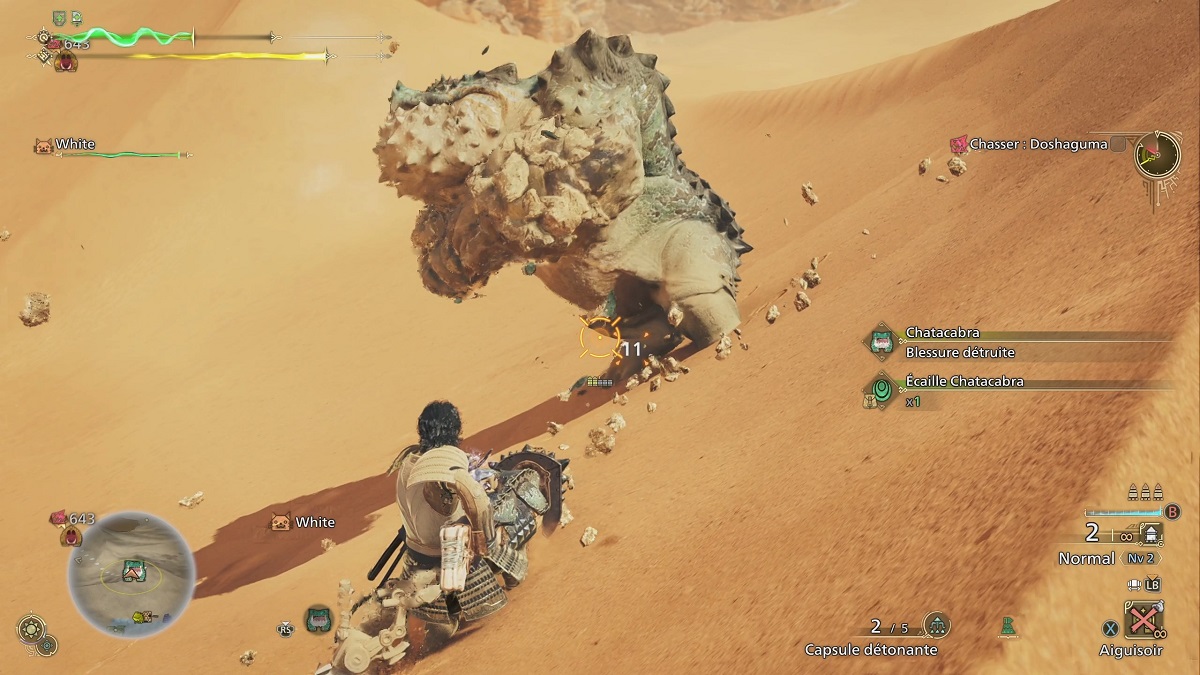Open the Chatacabra Blessure détruite notification
Viewport: 1200px width, 675px height.
coord(945,342)
